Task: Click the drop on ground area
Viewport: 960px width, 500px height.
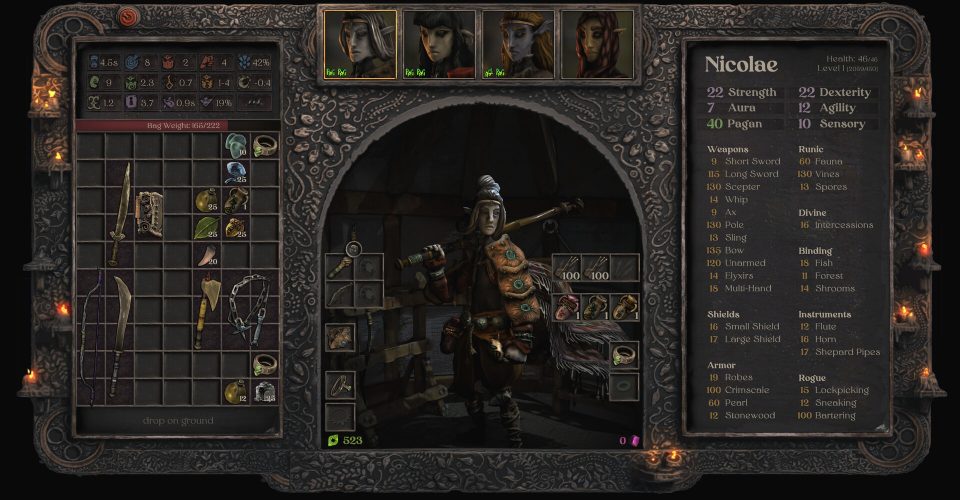Action: 178,421
